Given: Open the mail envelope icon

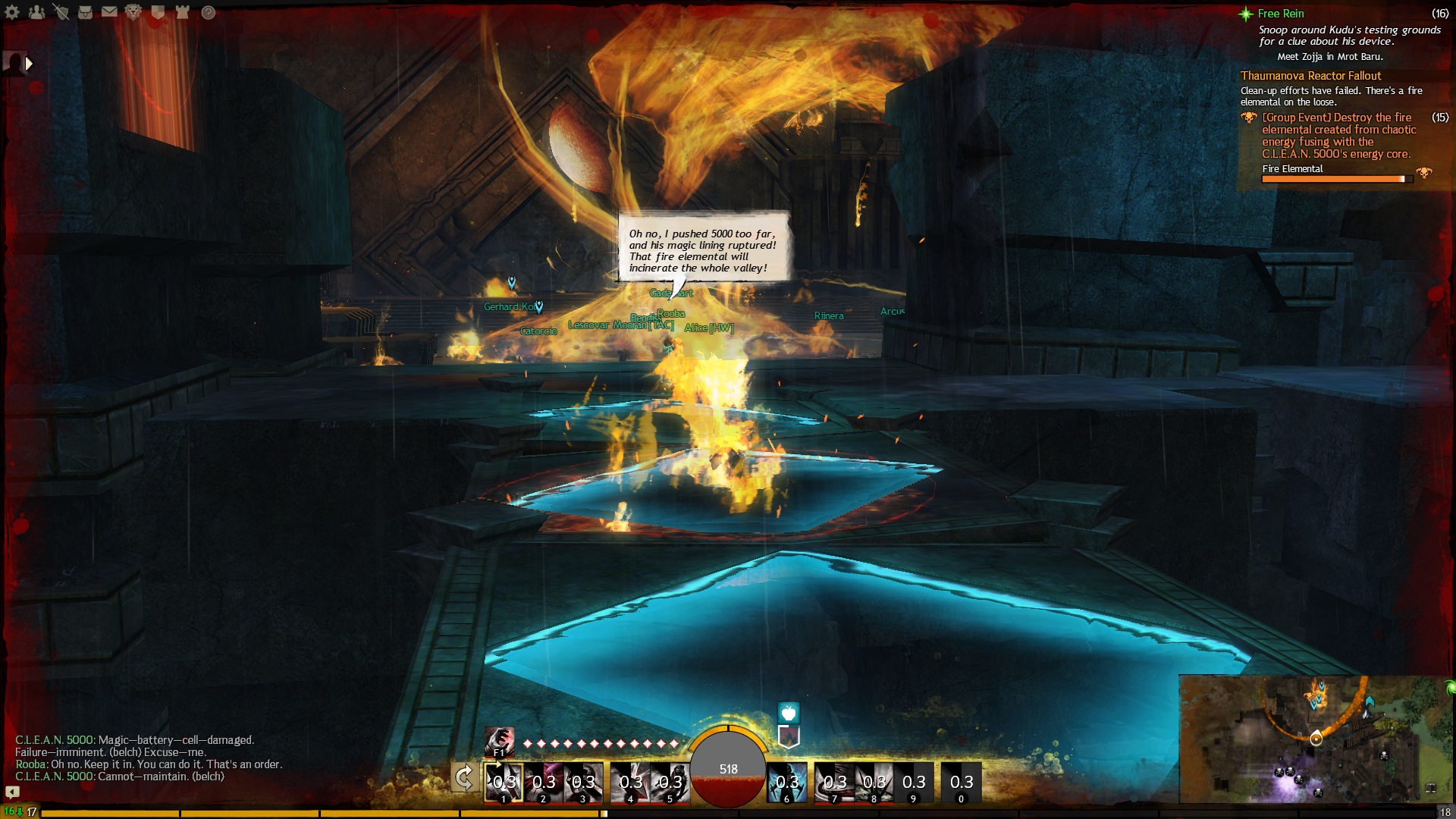Looking at the screenshot, I should 109,12.
